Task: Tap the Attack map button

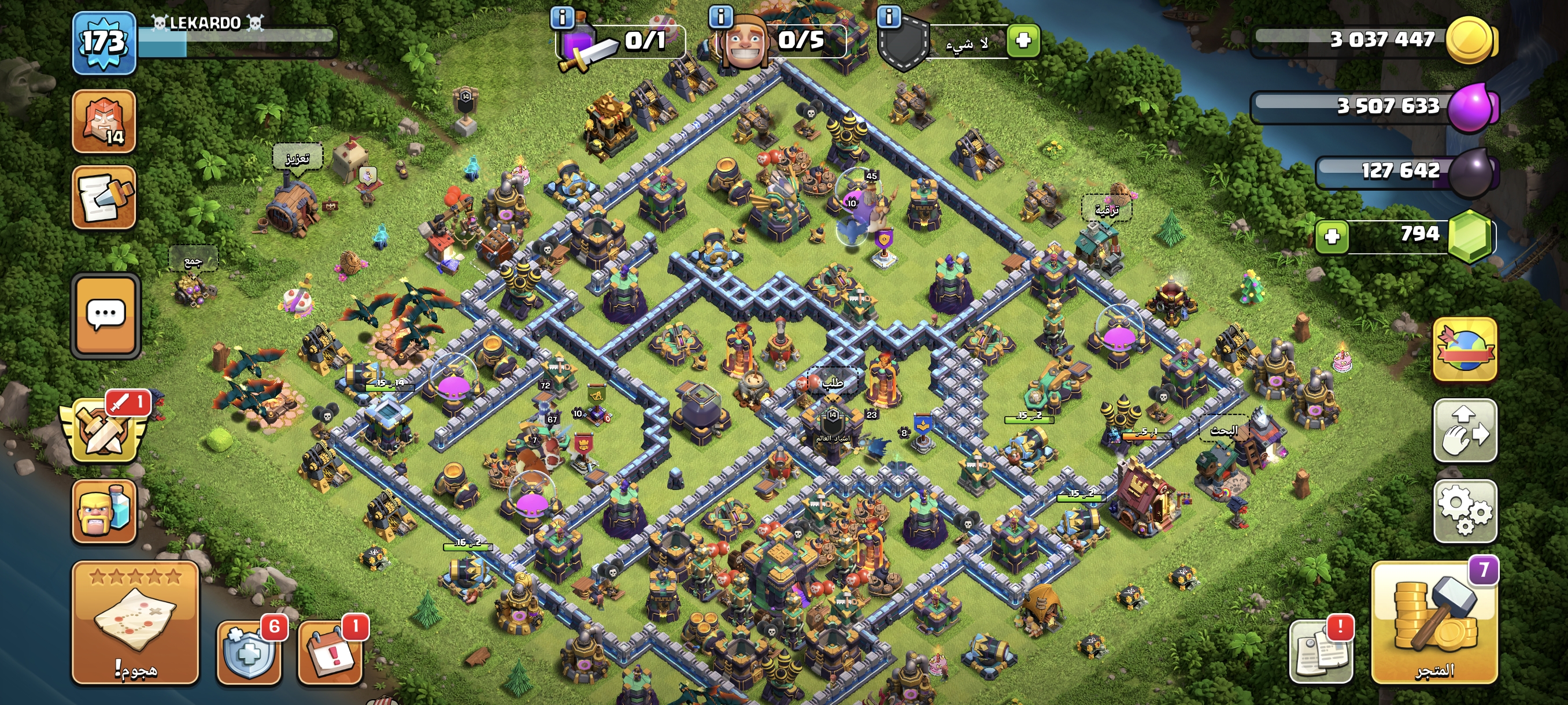Action: click(135, 622)
